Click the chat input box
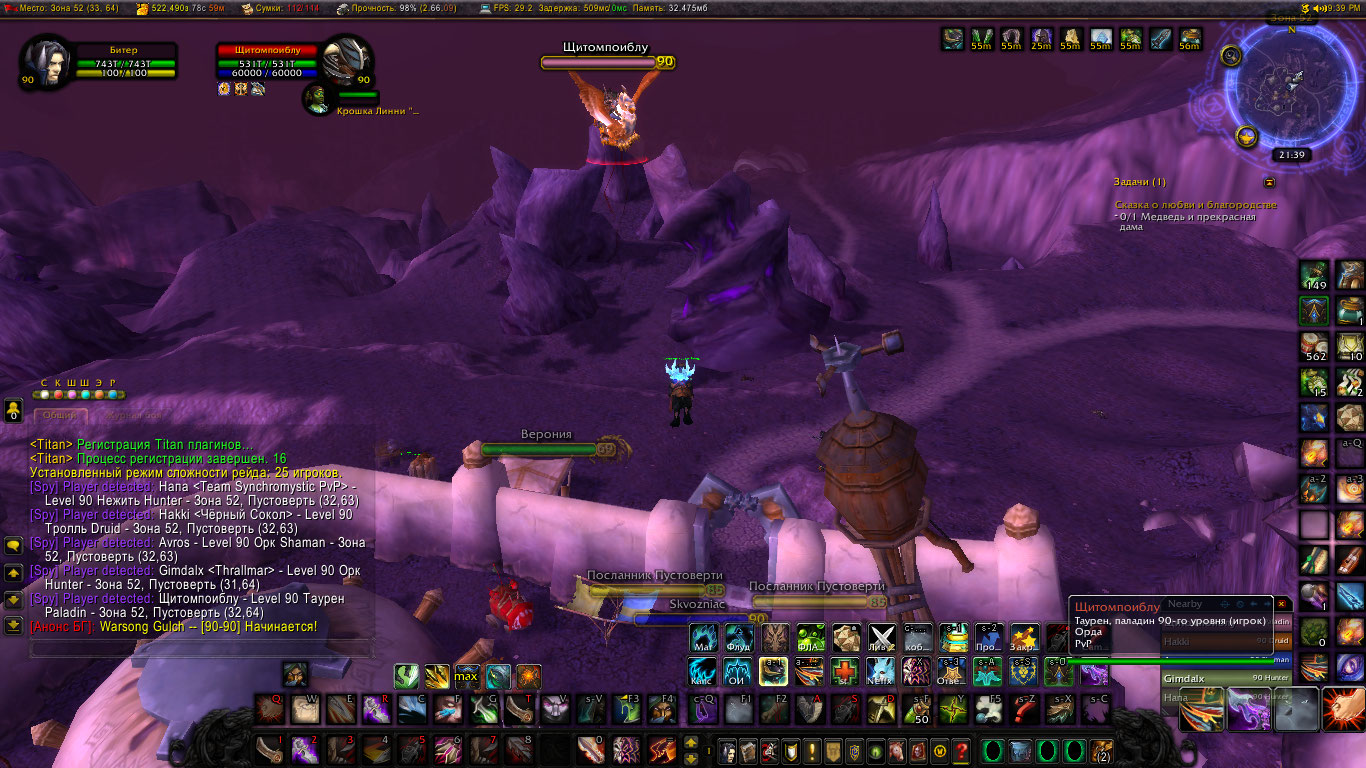 pos(200,649)
